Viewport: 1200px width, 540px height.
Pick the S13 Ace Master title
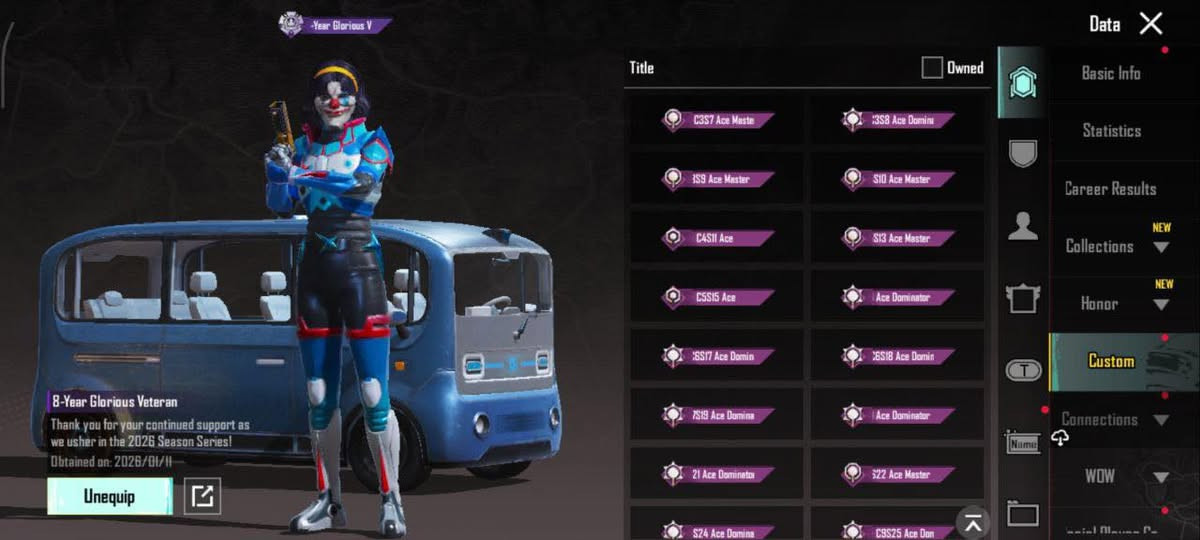tap(897, 238)
